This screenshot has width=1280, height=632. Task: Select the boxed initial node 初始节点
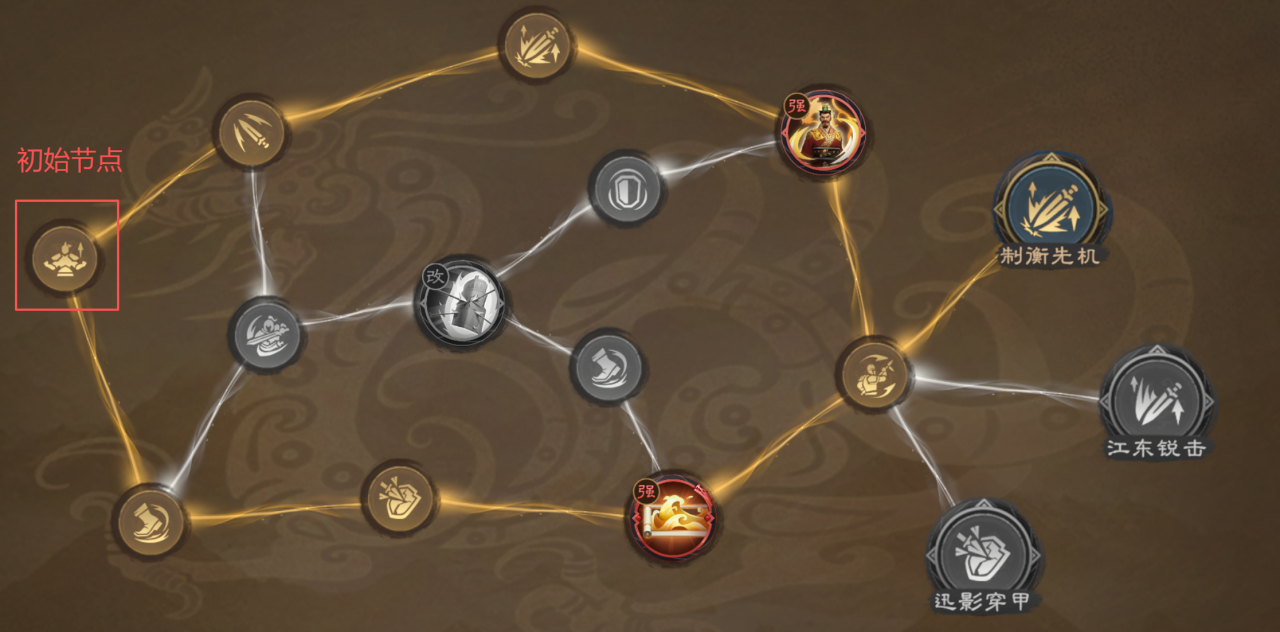(65, 257)
